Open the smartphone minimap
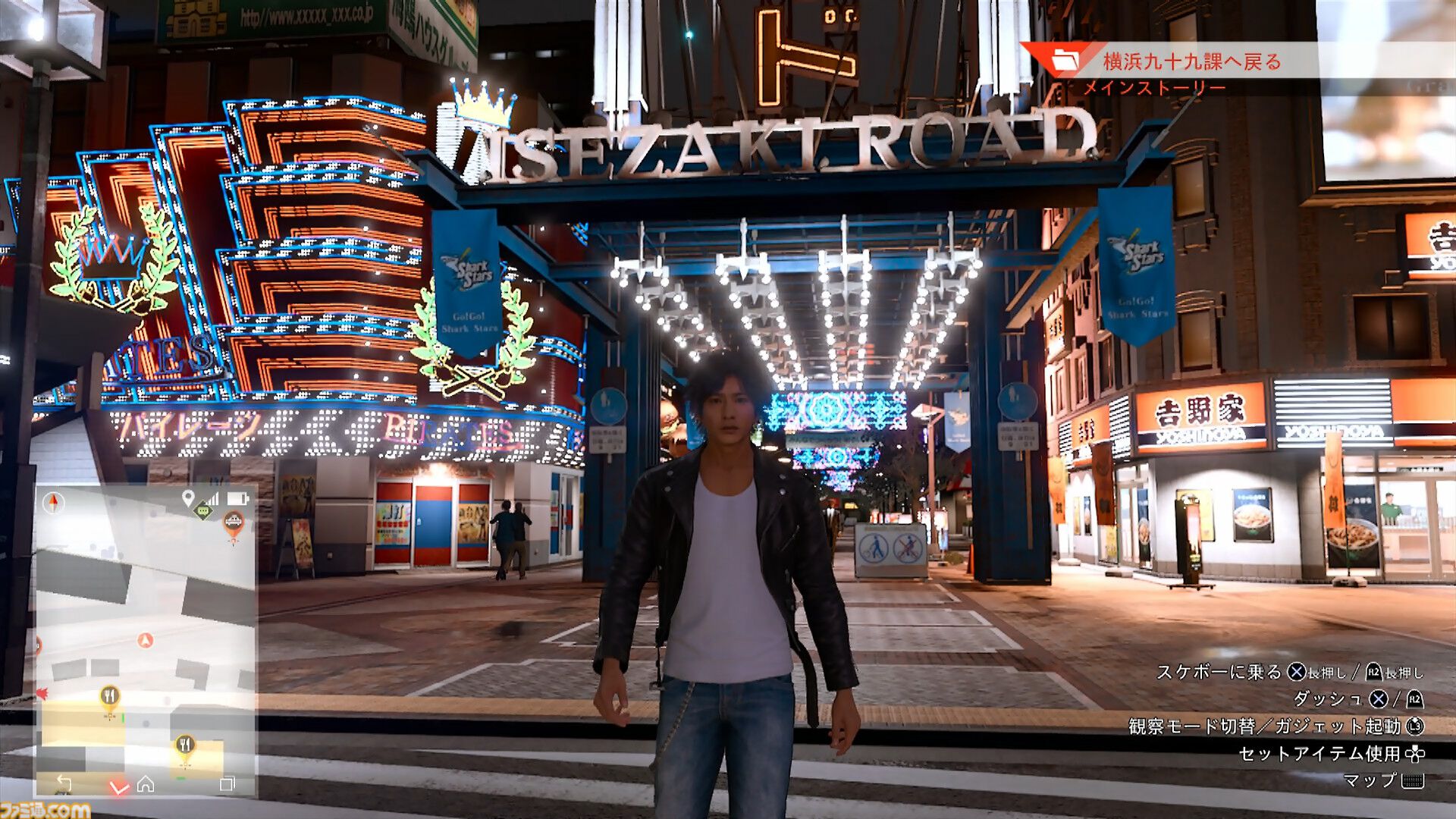1456x819 pixels. [146, 637]
